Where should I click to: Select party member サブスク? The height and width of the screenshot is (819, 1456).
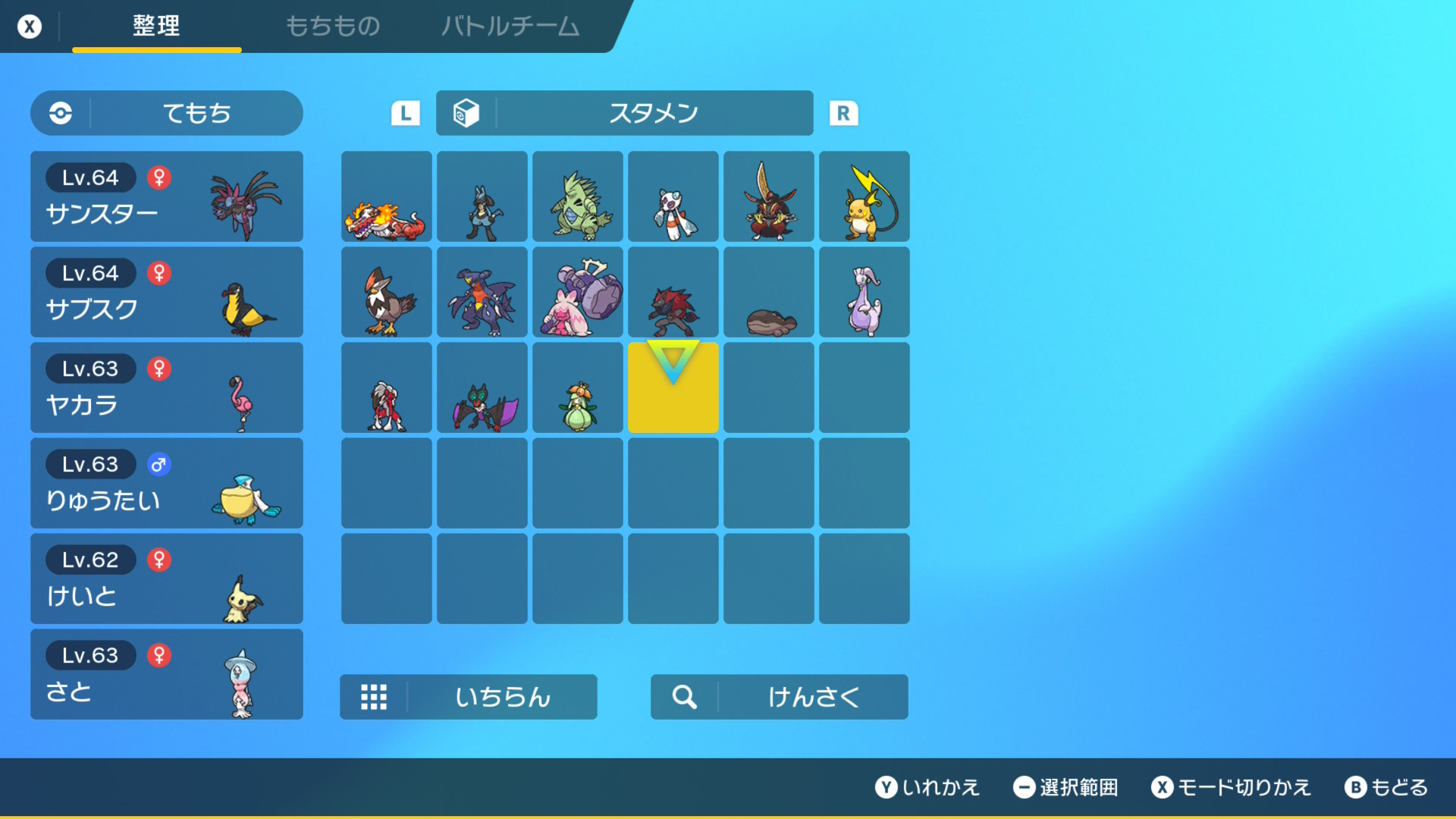click(x=167, y=292)
